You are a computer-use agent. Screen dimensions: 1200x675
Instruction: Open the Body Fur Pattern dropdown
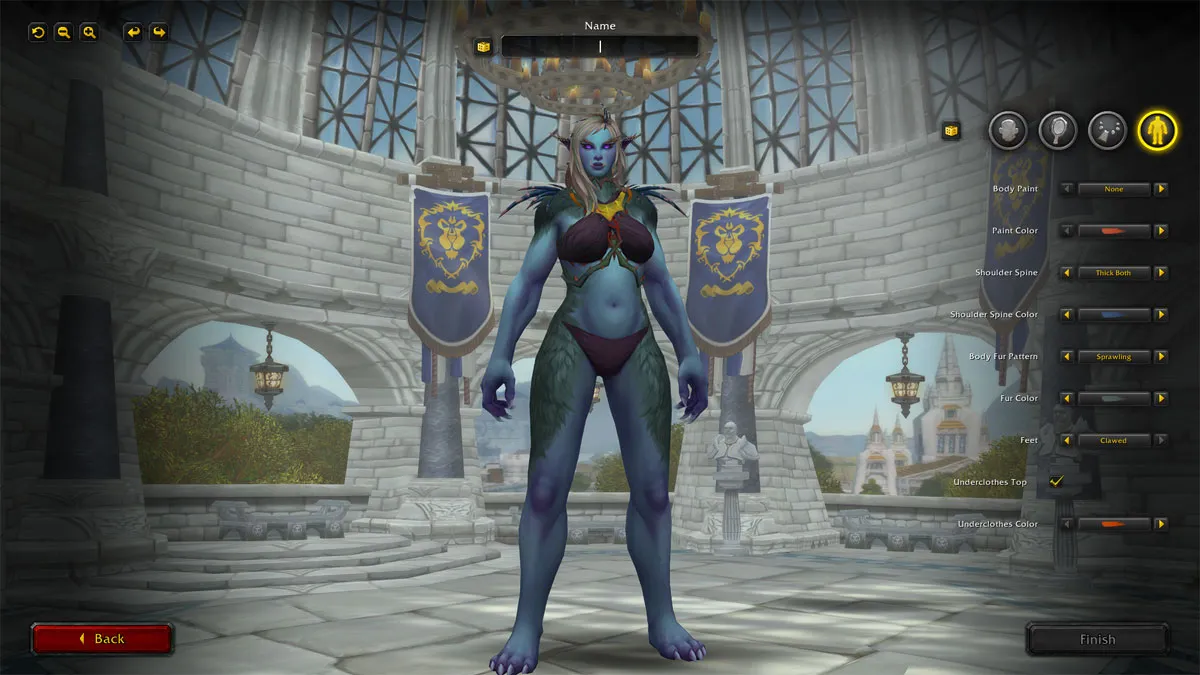click(1113, 357)
